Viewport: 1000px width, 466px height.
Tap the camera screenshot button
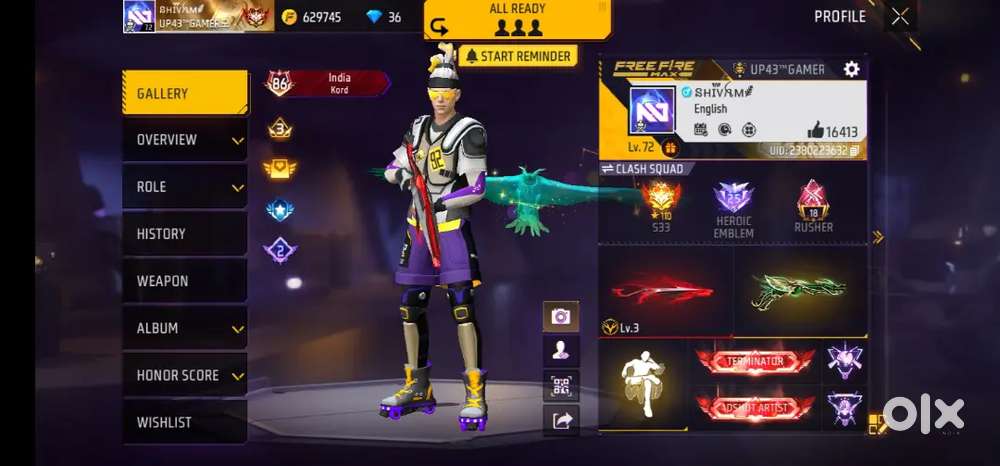561,316
